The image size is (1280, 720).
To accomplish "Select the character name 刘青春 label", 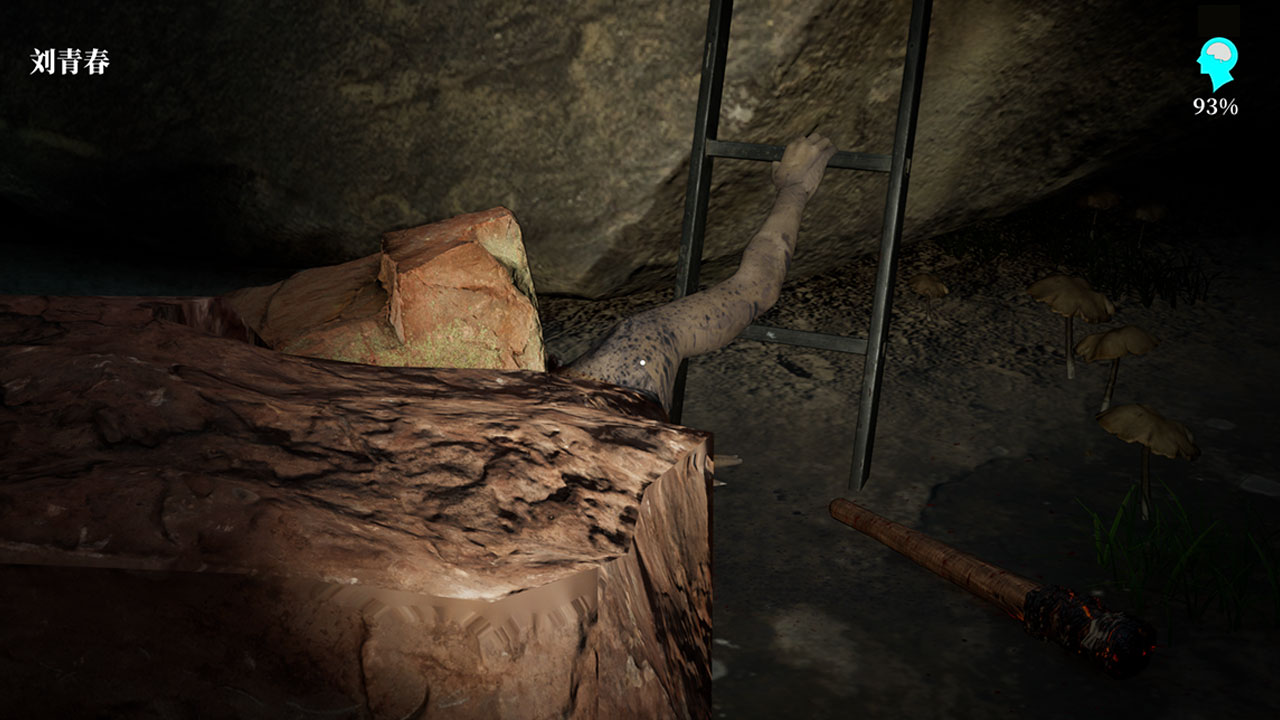I will (70, 62).
